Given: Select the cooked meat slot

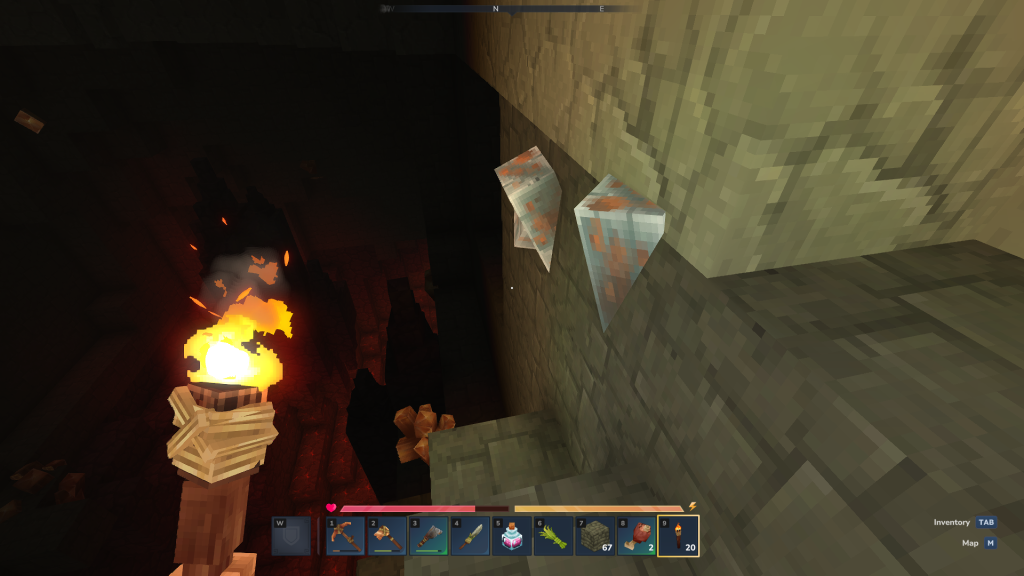Looking at the screenshot, I should [637, 535].
